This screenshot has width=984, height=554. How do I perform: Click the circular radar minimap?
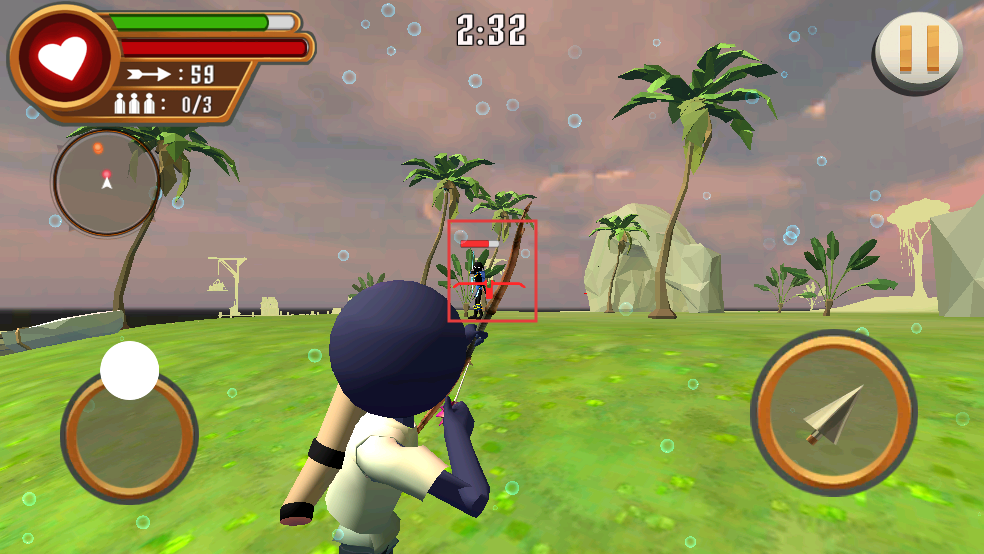tap(106, 182)
